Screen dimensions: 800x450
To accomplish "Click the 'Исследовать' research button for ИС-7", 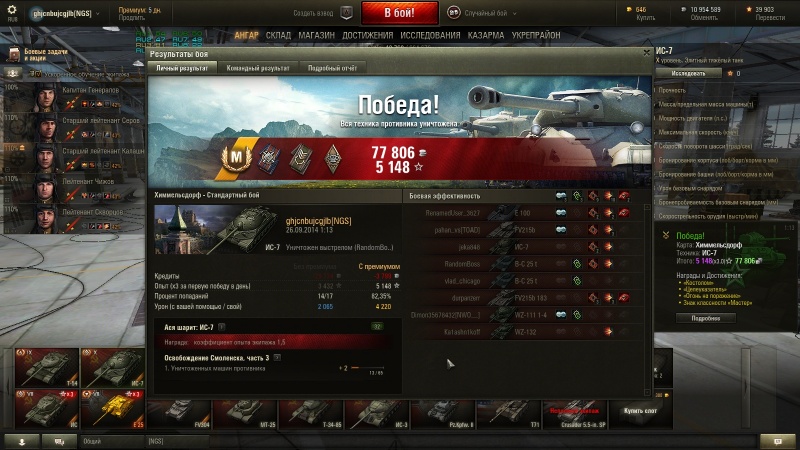I will (688, 73).
